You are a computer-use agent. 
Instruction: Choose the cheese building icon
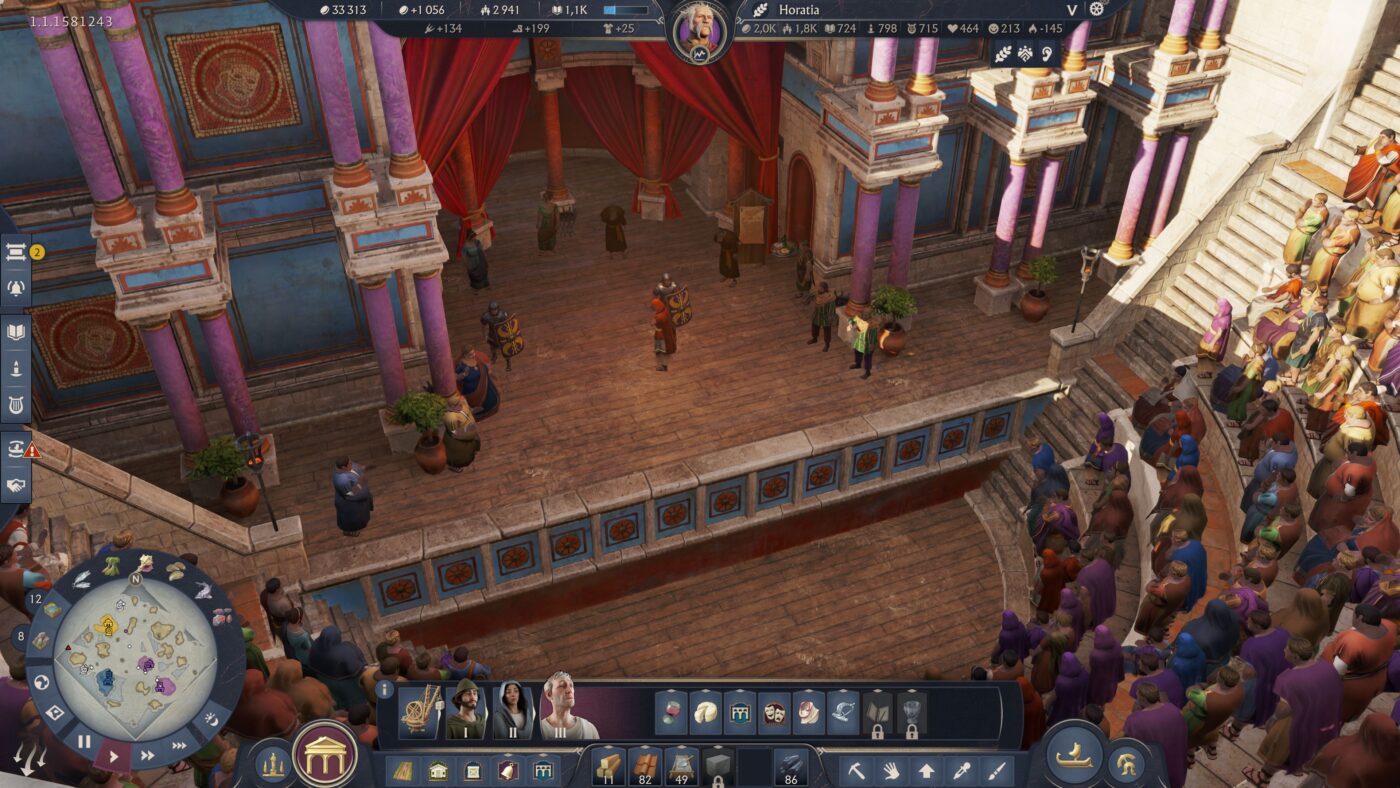706,713
